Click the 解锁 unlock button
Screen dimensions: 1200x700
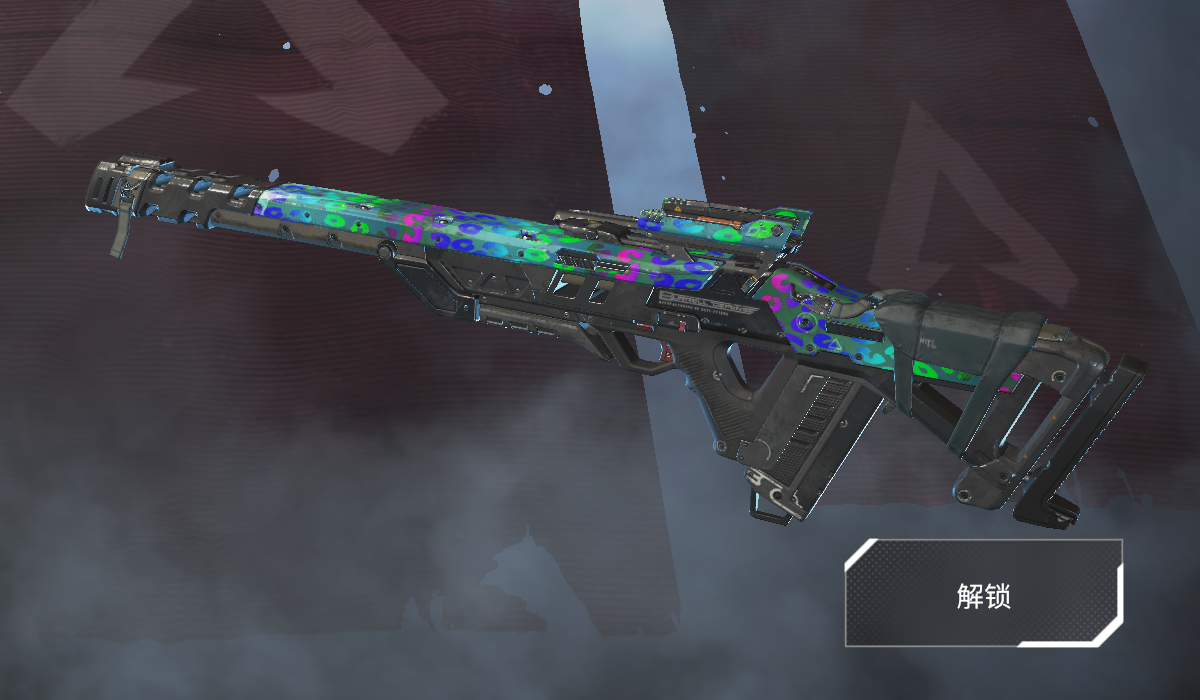tap(984, 594)
